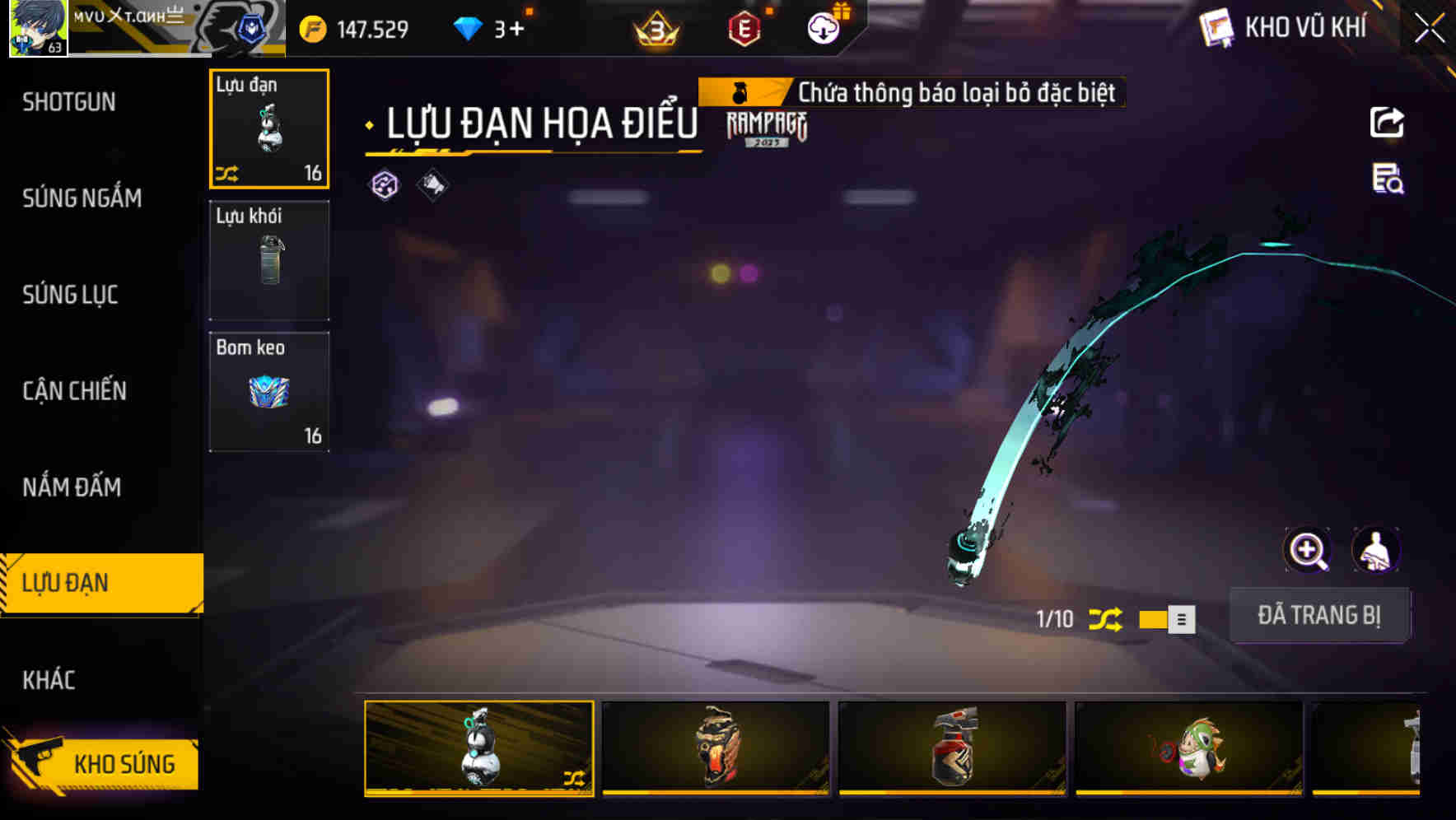The width and height of the screenshot is (1456, 820).
Task: Expand the Kho Súng menu at bottom left
Action: click(x=103, y=763)
